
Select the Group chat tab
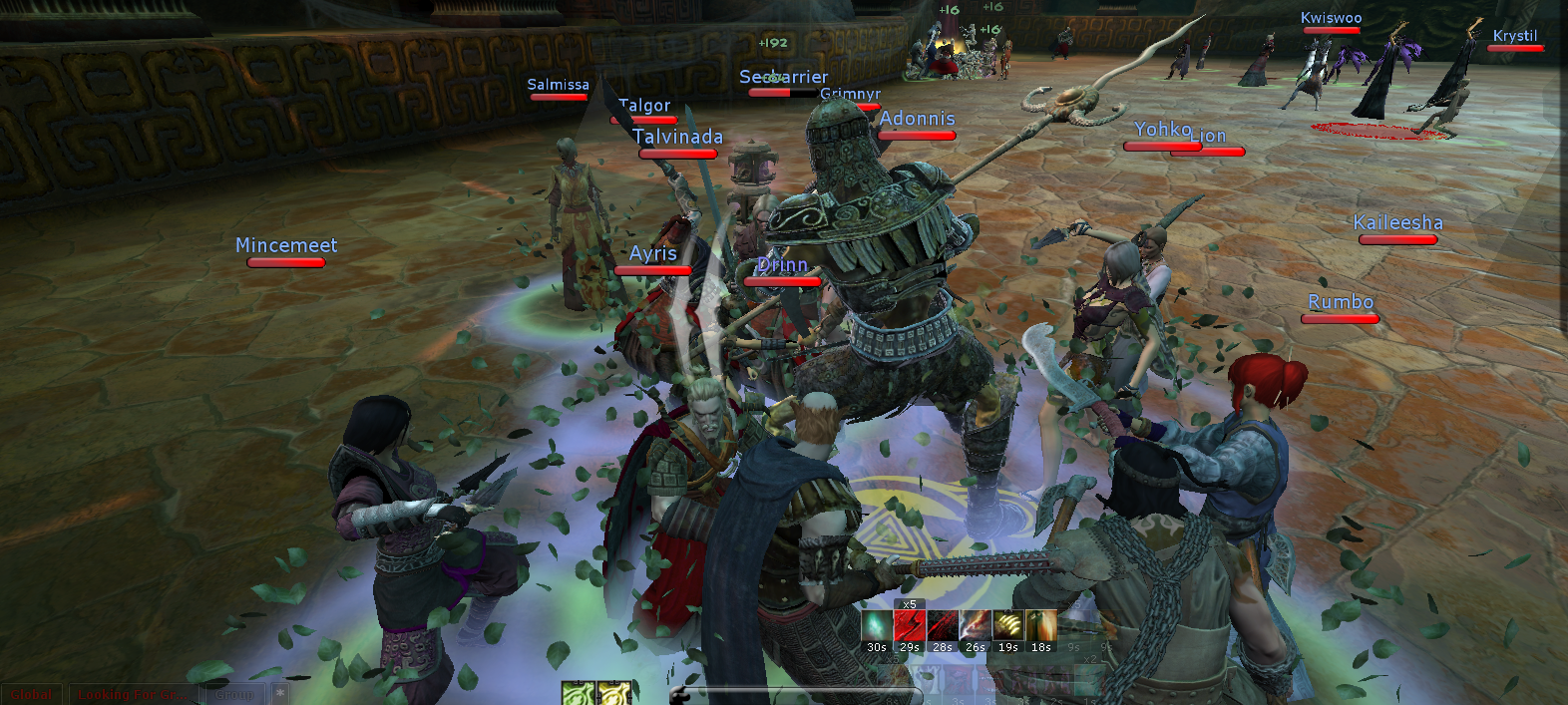(x=235, y=694)
